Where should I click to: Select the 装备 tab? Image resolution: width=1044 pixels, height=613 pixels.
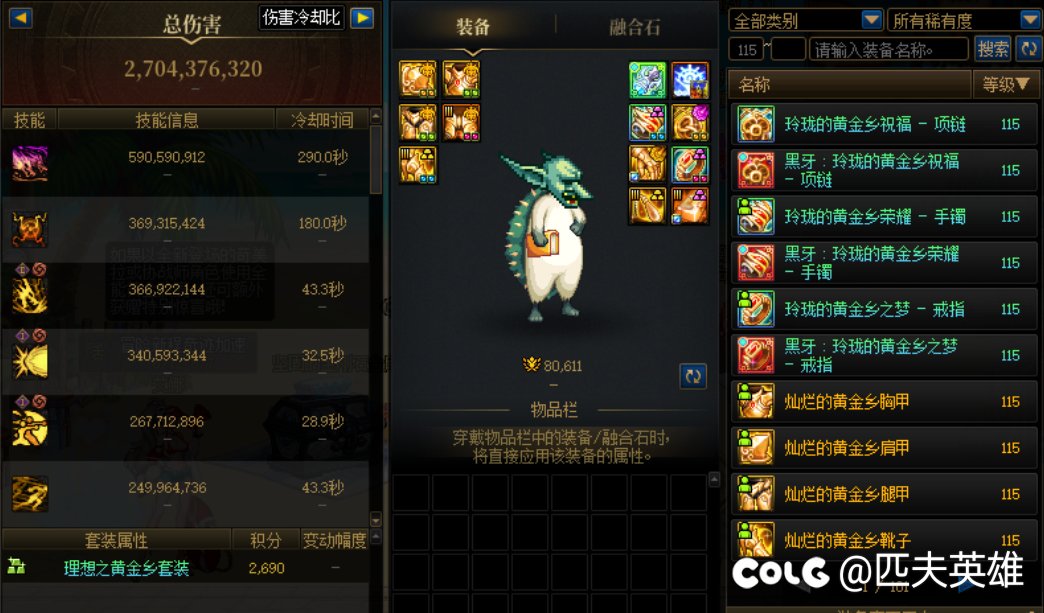473,27
